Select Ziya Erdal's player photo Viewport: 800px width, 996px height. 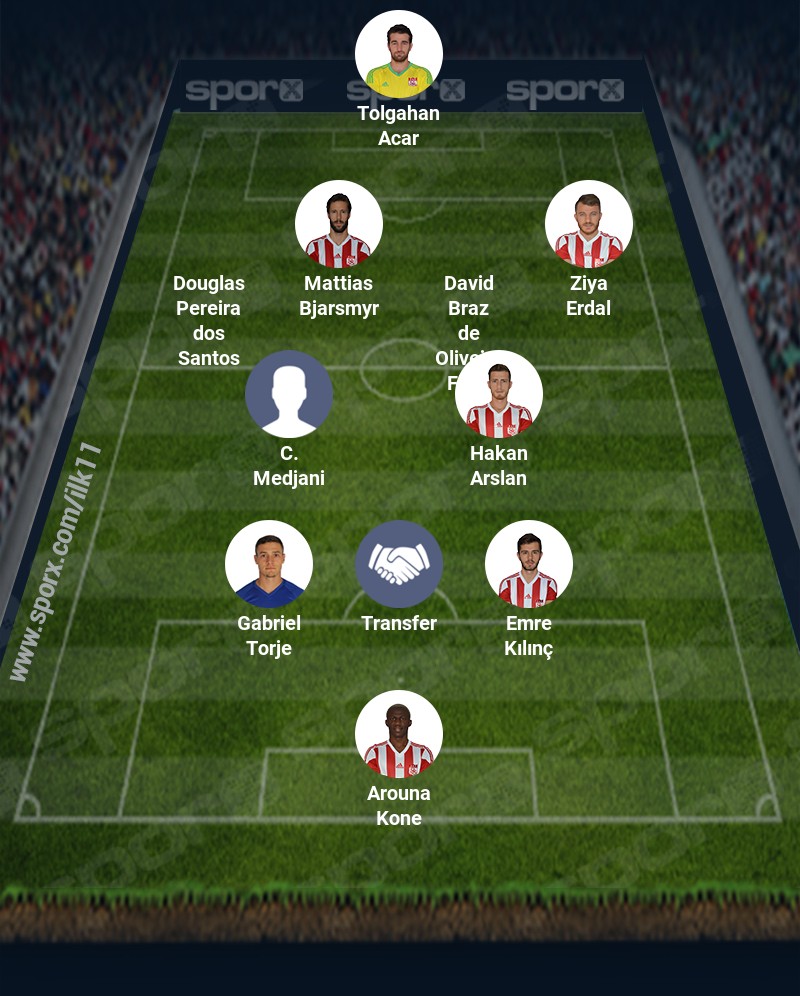(x=589, y=224)
